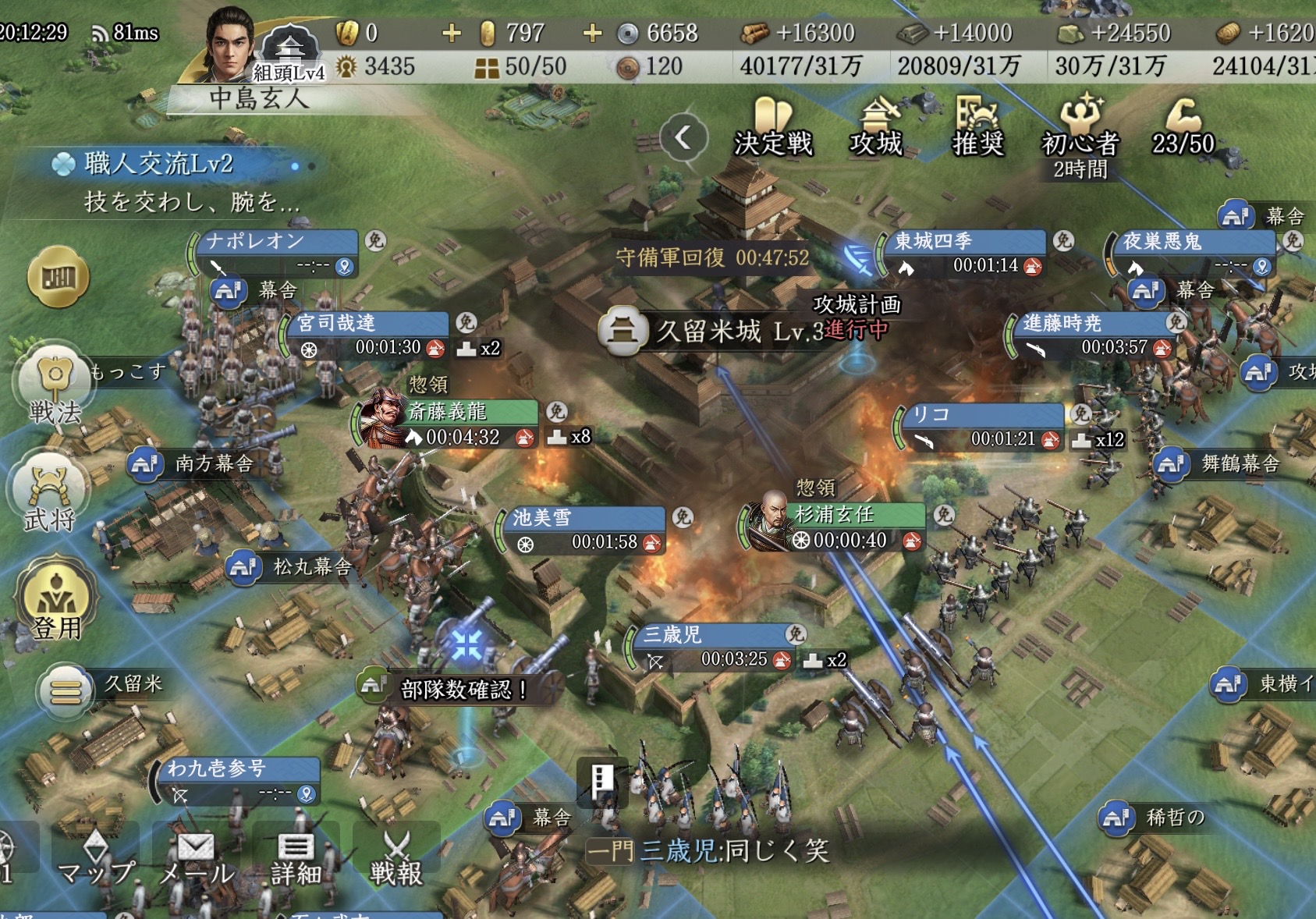Open the gold round building icon
1316x919 pixels.
59,276
